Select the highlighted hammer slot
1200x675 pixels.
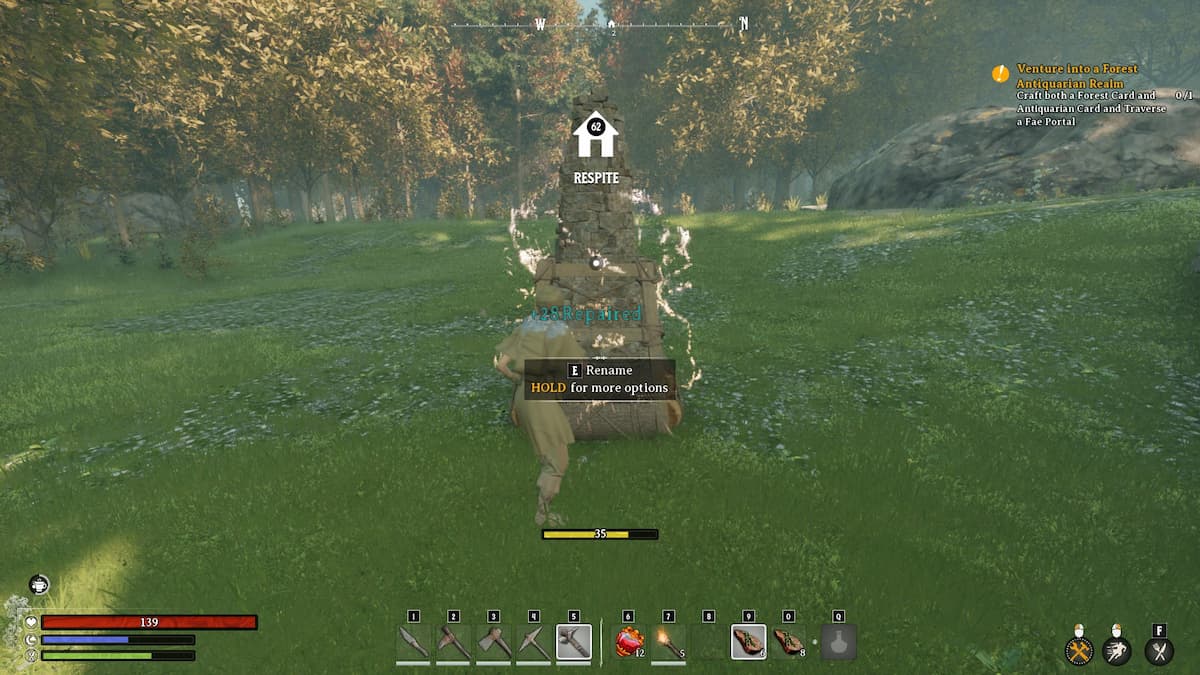point(573,642)
